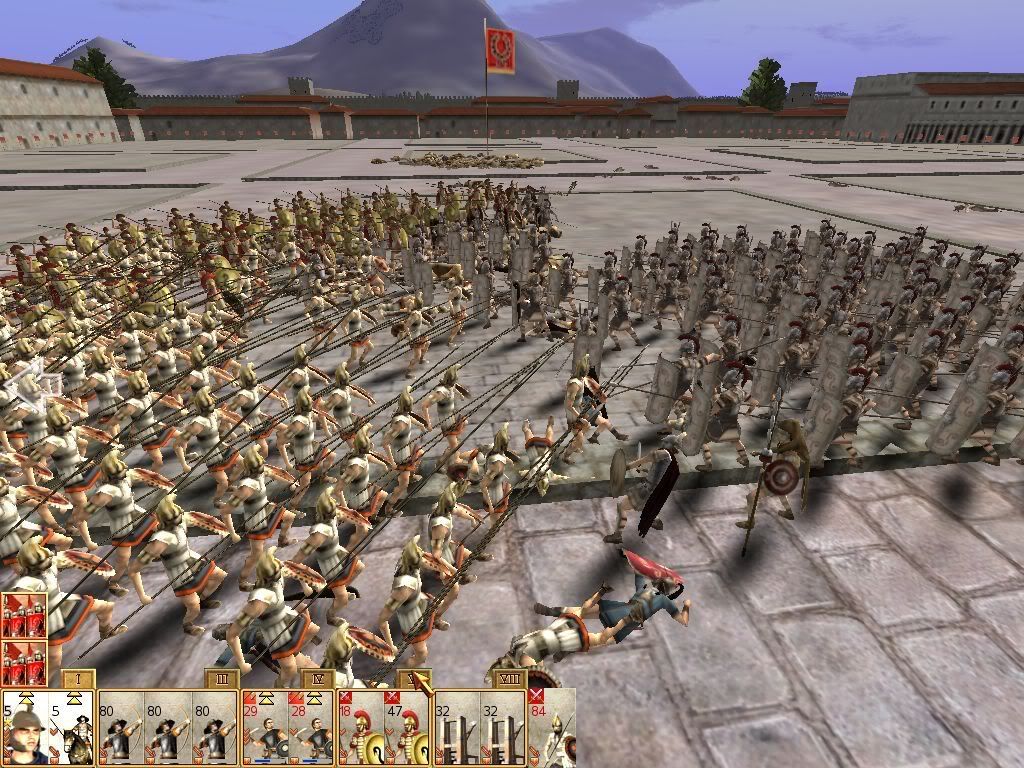Image resolution: width=1024 pixels, height=768 pixels.
Task: Select the skirmisher unit with 28 men
Action: (312, 728)
